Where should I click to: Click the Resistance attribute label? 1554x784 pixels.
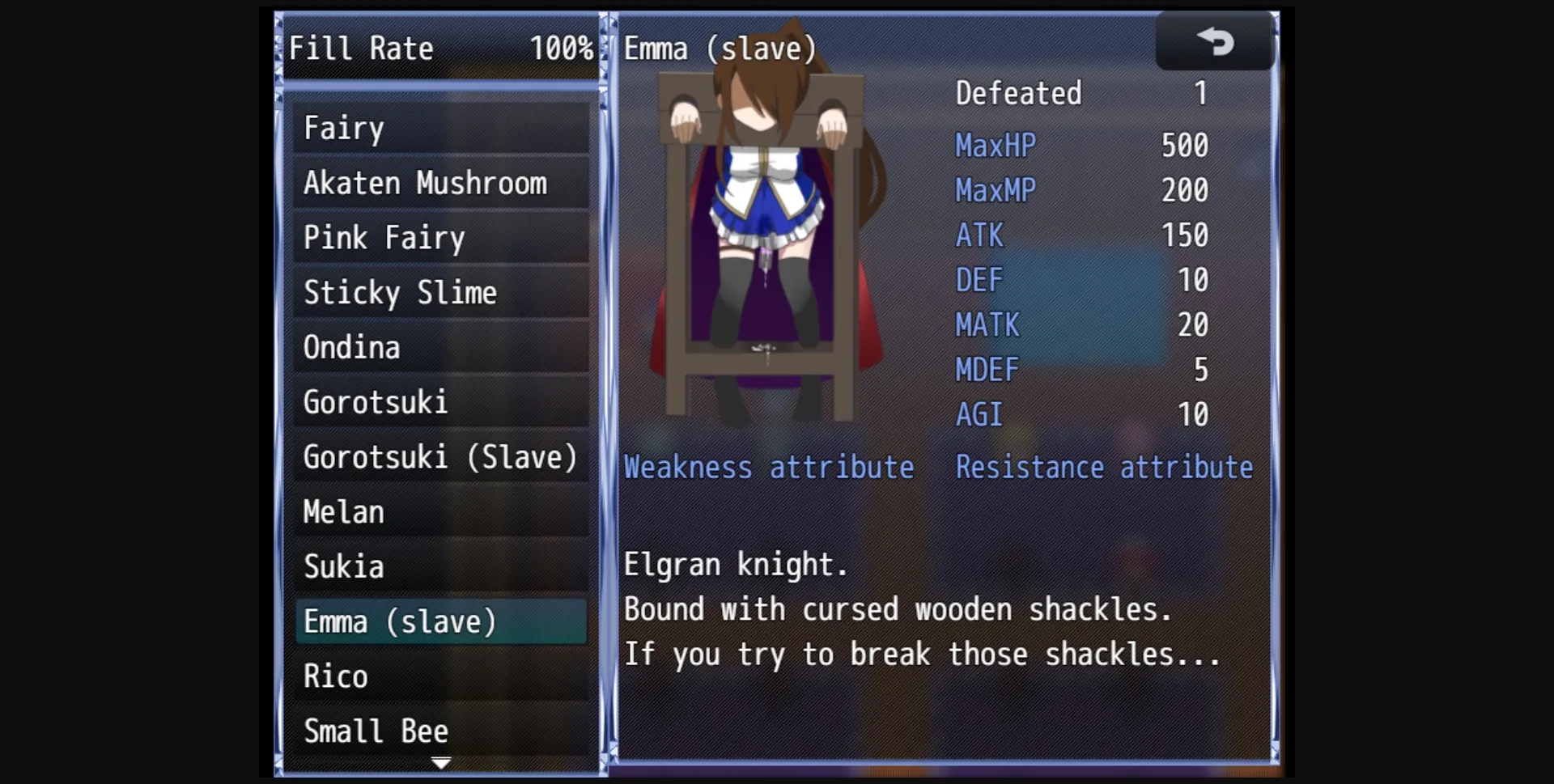[1104, 467]
